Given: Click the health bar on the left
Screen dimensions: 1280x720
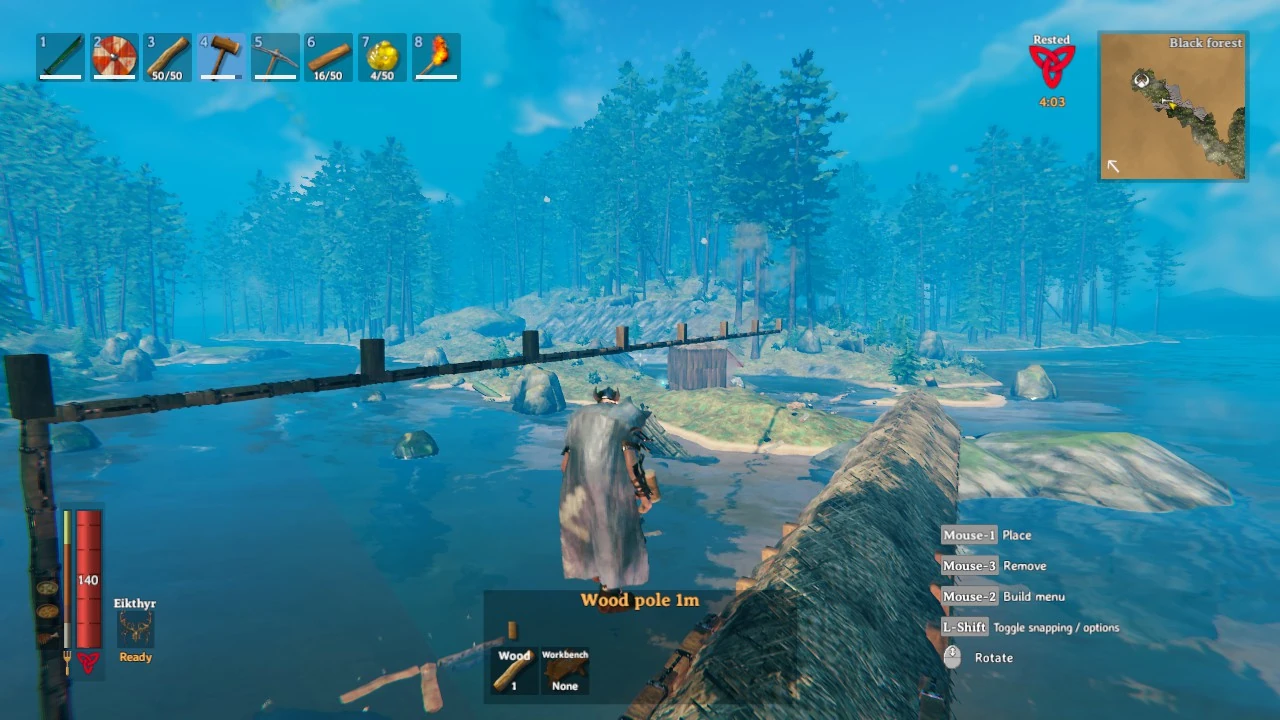Looking at the screenshot, I should pos(87,580).
